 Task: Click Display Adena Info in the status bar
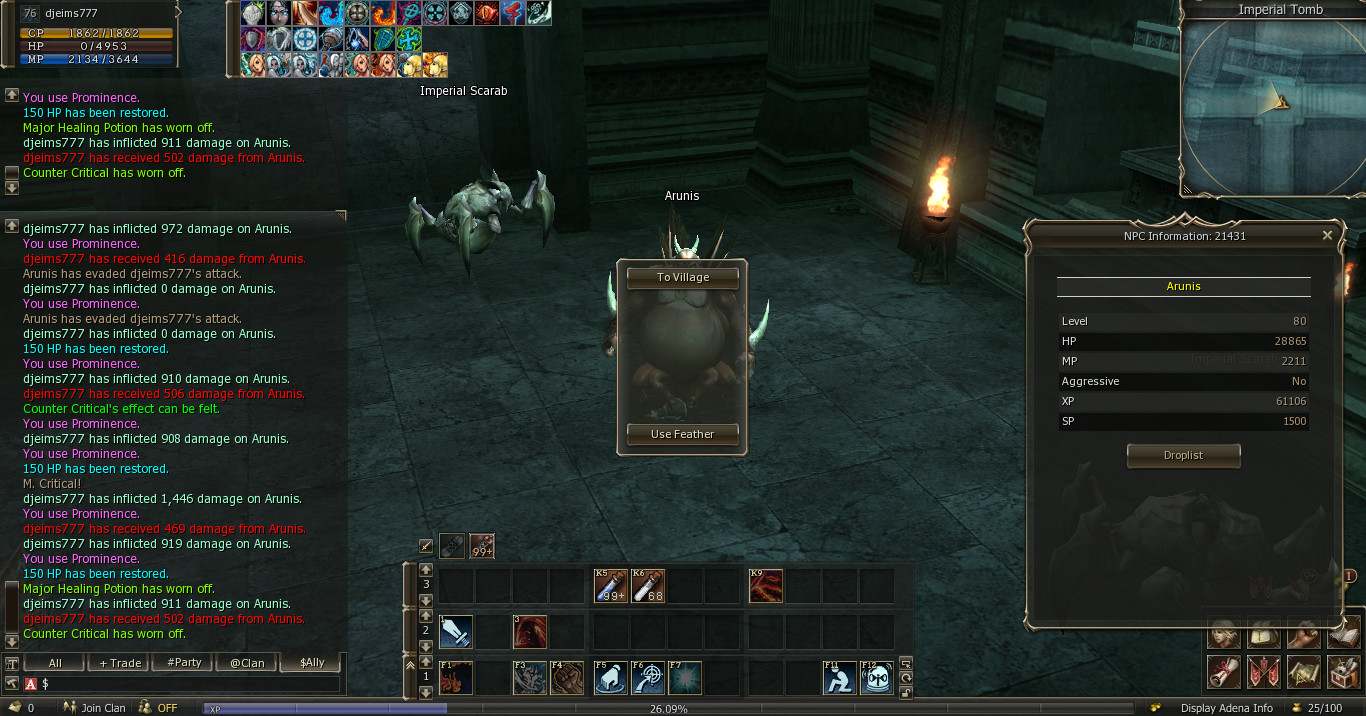[1226, 708]
